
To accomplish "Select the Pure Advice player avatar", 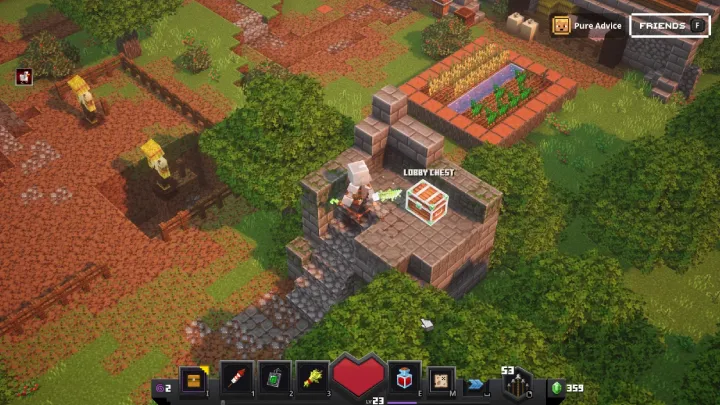I will 562,25.
